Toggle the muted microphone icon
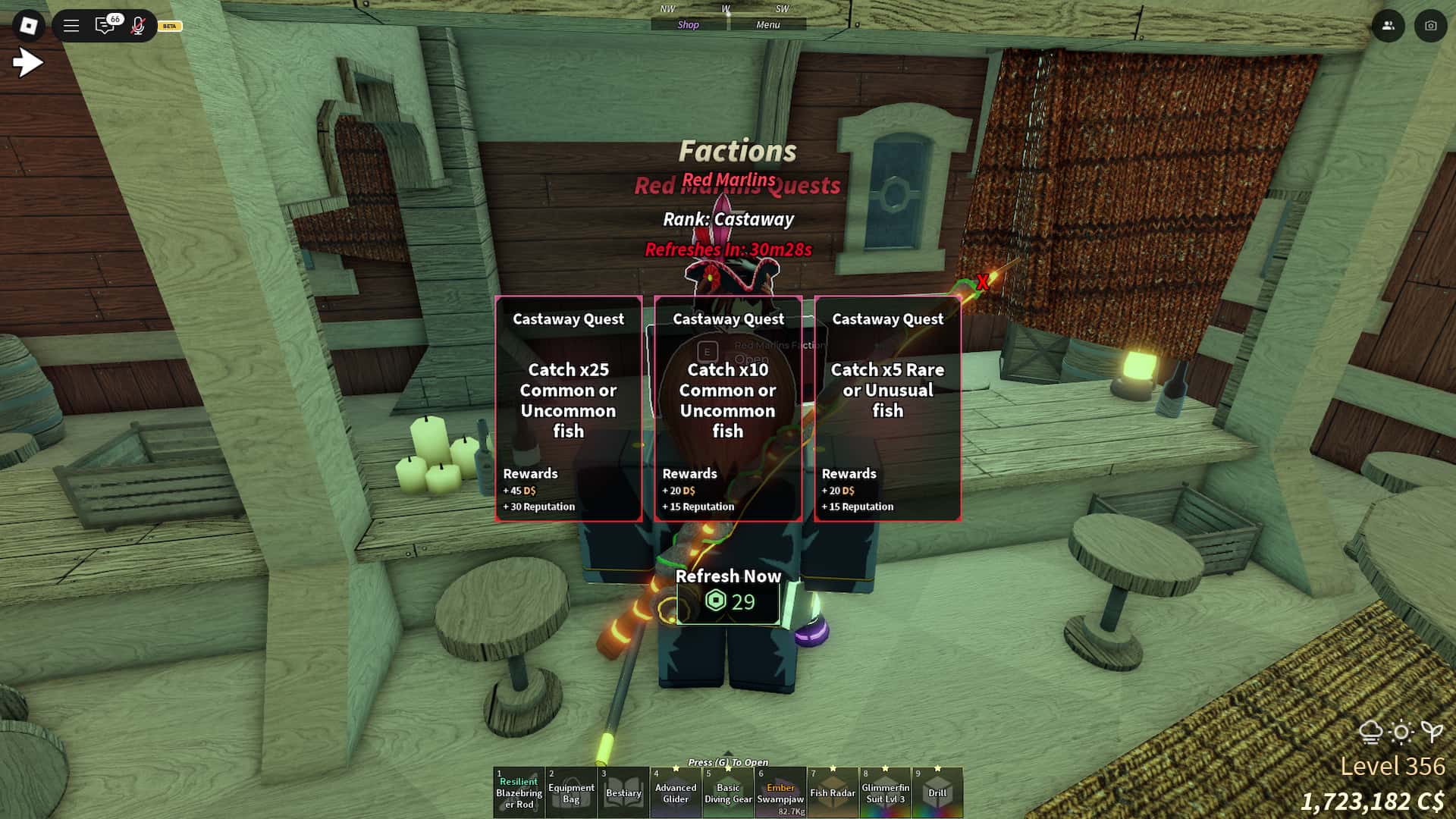Image resolution: width=1456 pixels, height=819 pixels. [138, 26]
